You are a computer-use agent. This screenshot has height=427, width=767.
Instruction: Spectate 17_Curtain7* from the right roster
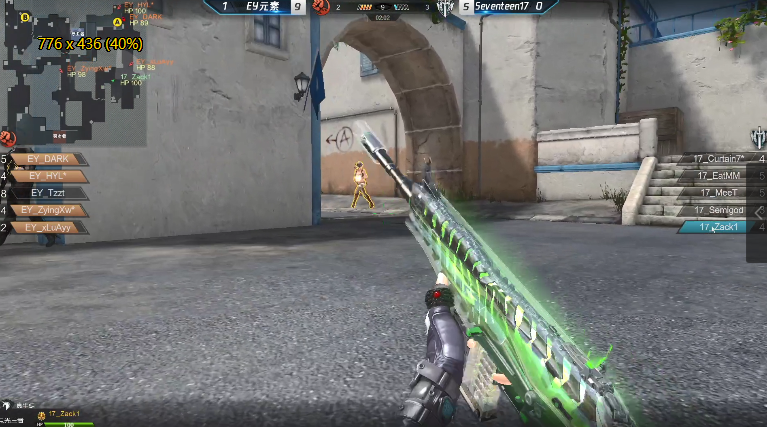coord(714,159)
